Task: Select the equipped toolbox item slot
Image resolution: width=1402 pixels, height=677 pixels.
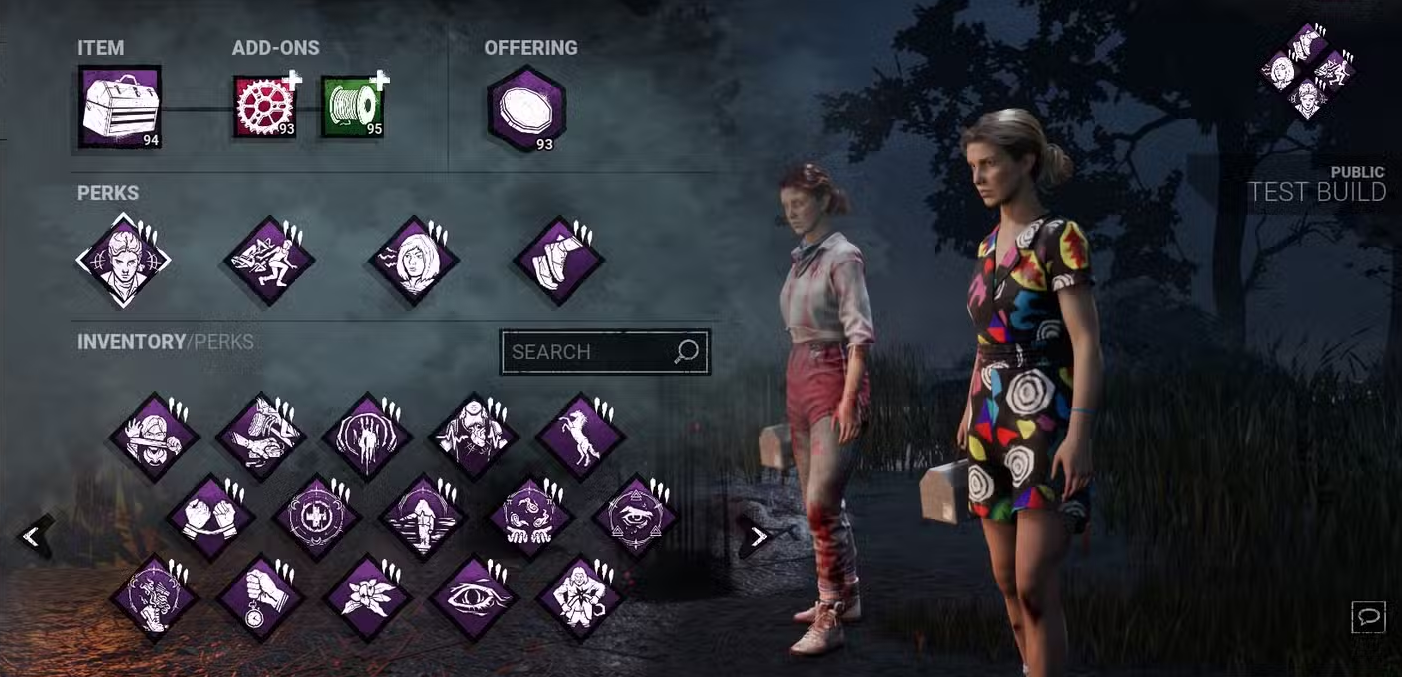Action: pos(120,108)
